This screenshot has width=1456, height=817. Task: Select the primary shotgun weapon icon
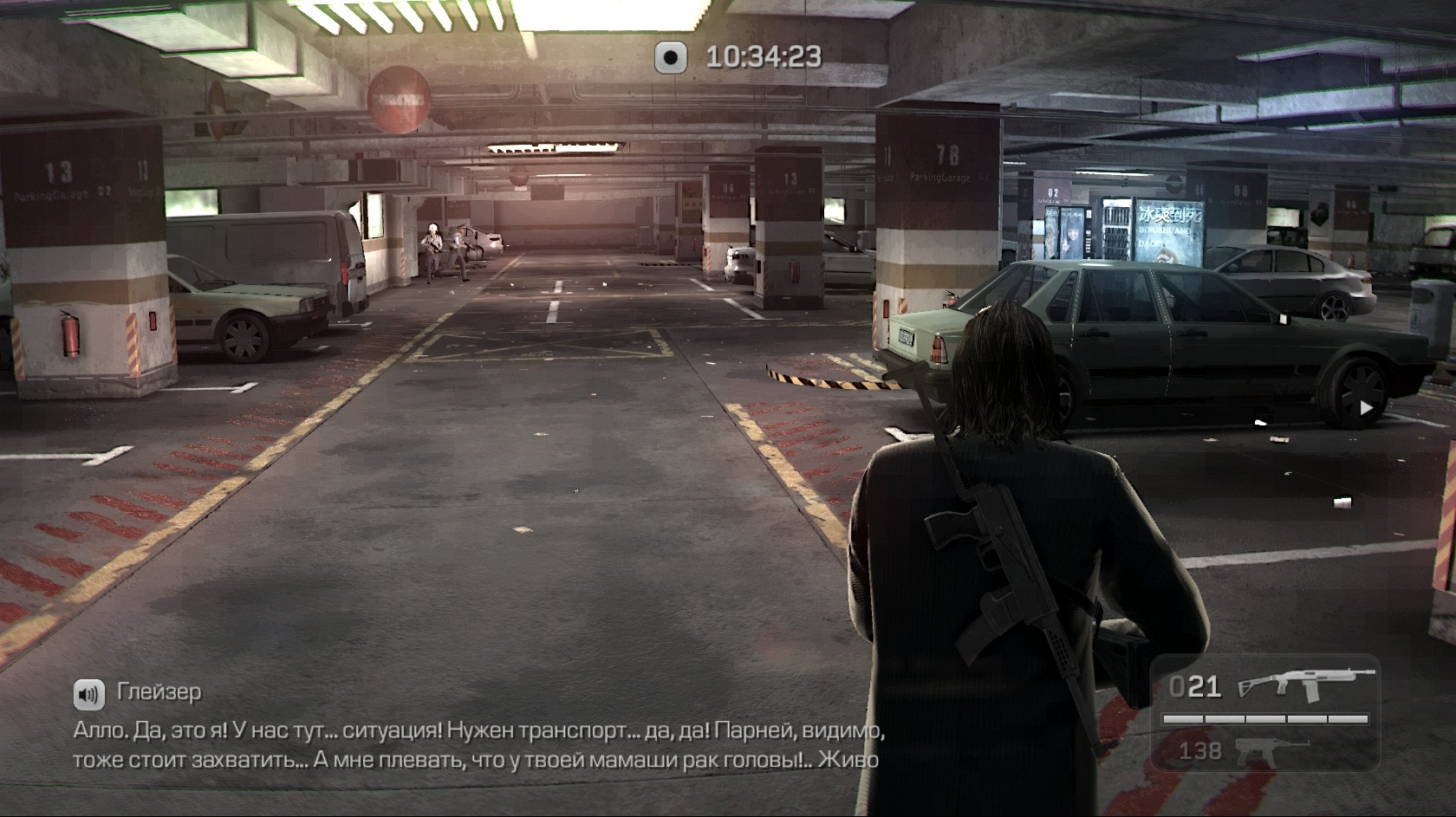click(1307, 684)
